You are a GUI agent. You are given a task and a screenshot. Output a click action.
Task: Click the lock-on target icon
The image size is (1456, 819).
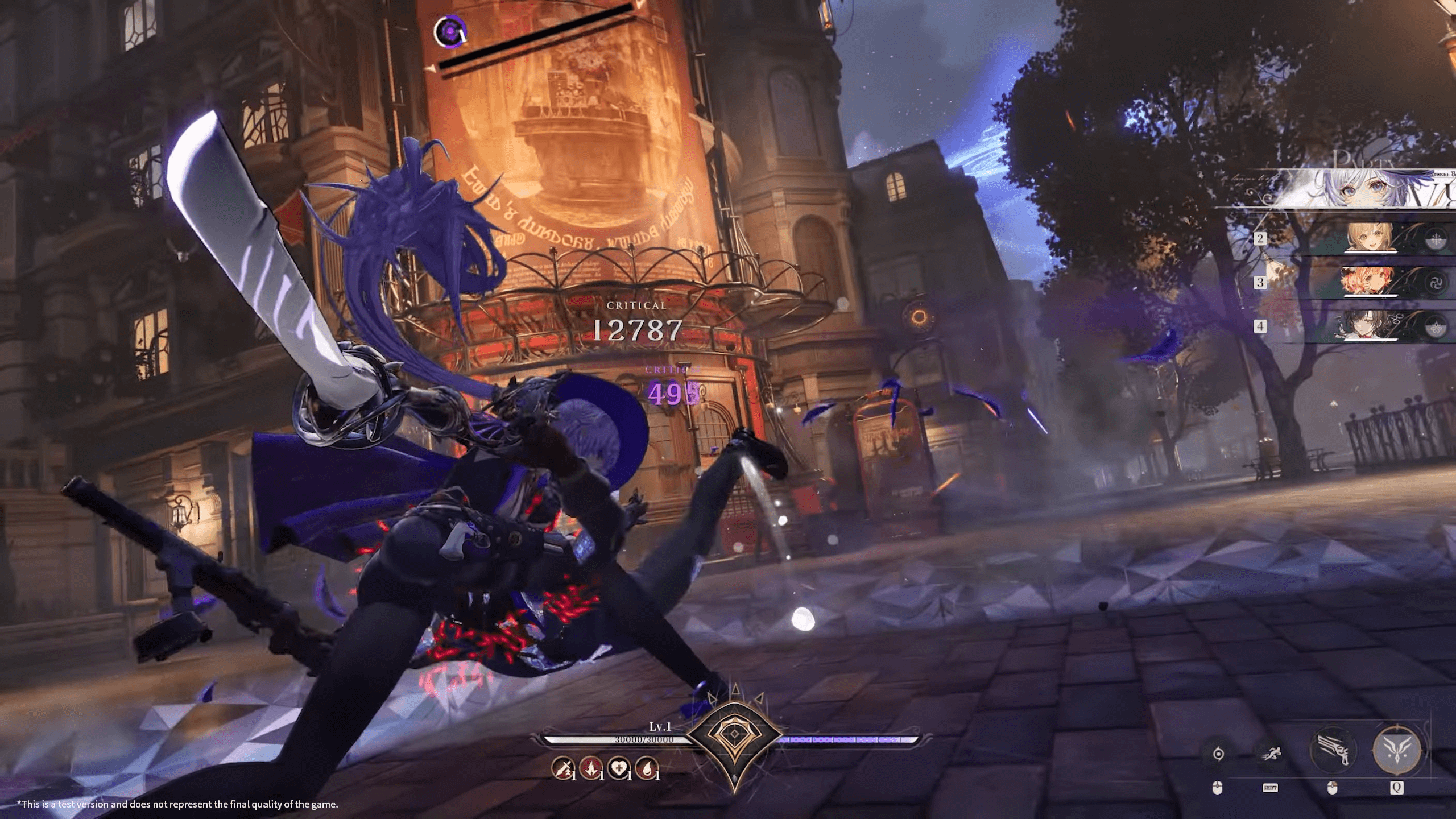point(1218,754)
